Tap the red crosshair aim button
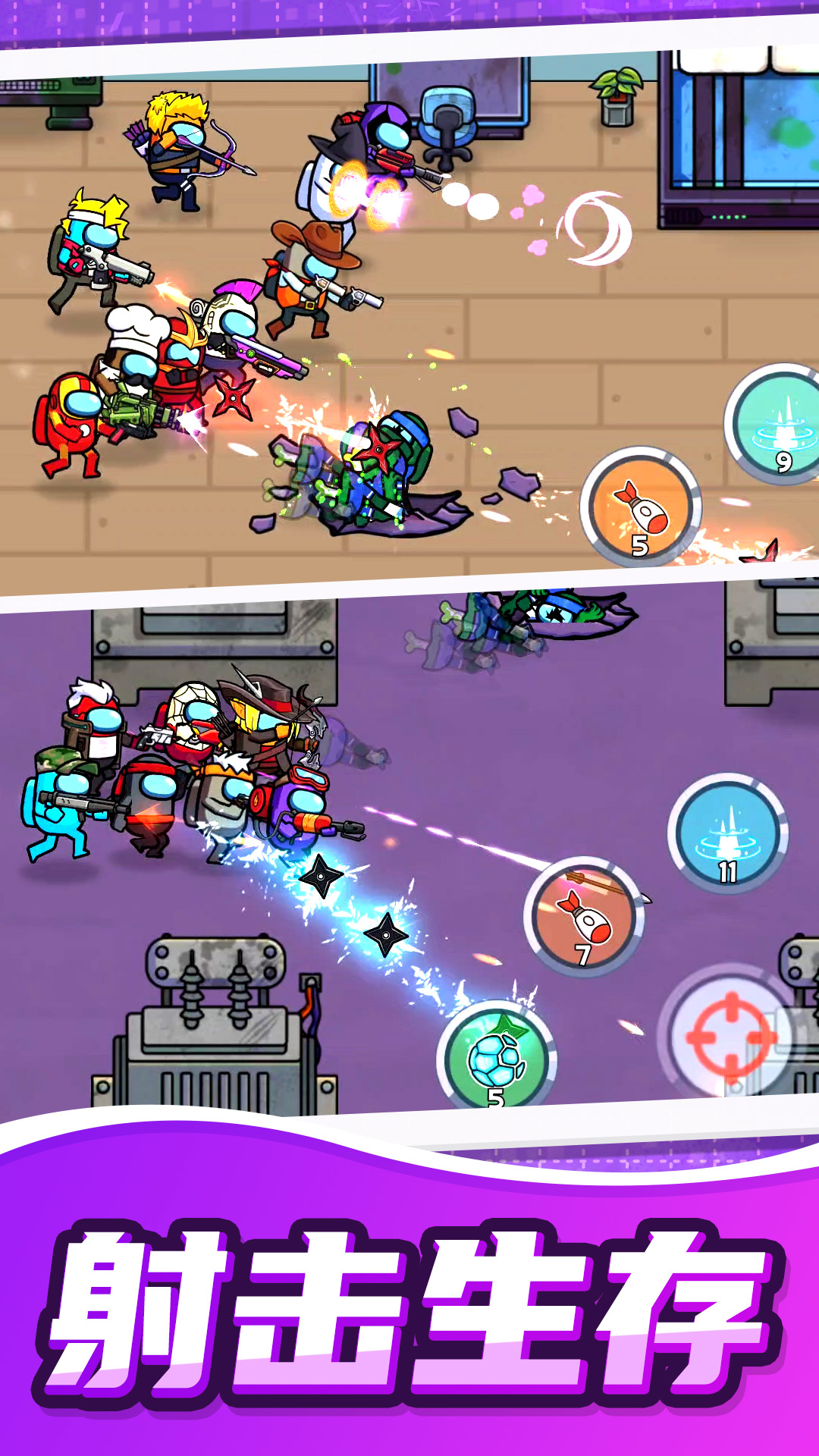The height and width of the screenshot is (1456, 819). point(729,1037)
